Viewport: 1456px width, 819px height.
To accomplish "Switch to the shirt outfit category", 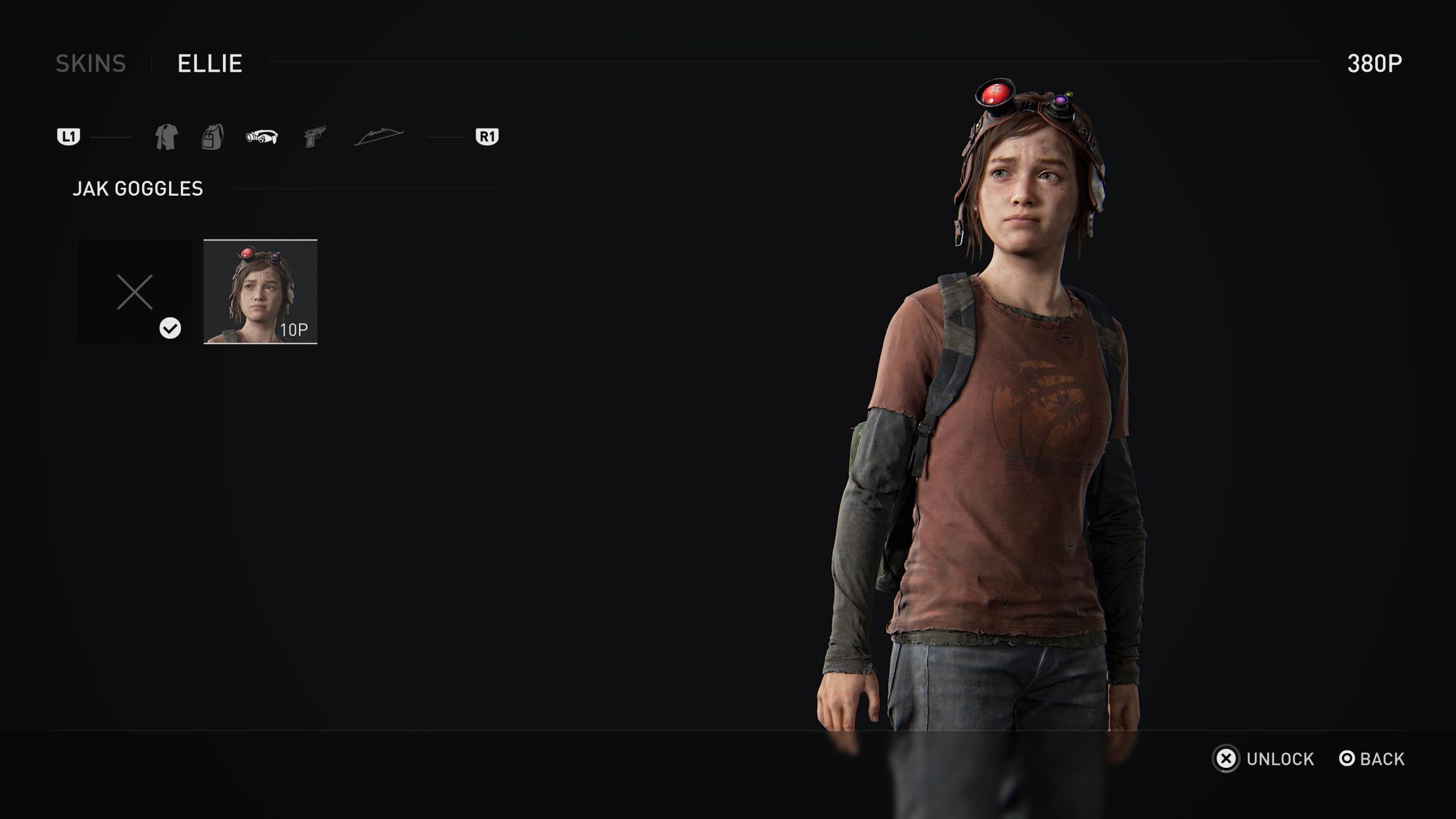I will tap(166, 137).
